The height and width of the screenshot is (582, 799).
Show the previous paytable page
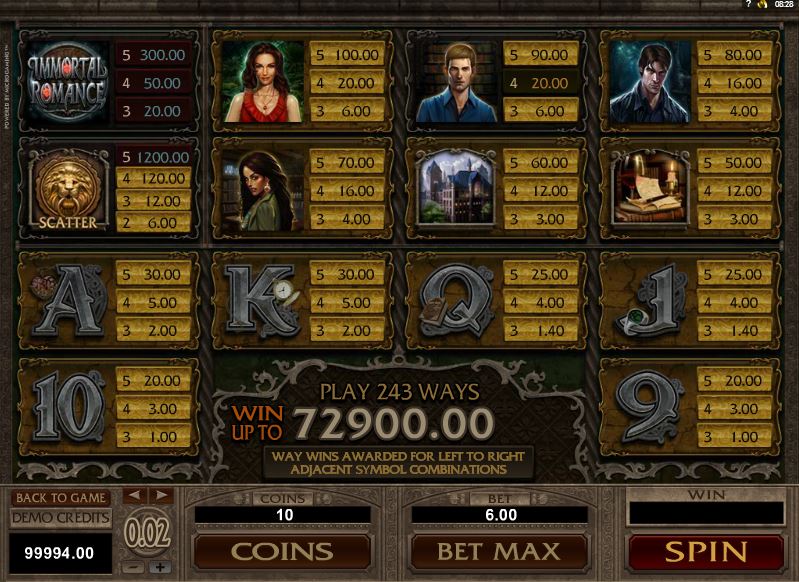coord(133,496)
